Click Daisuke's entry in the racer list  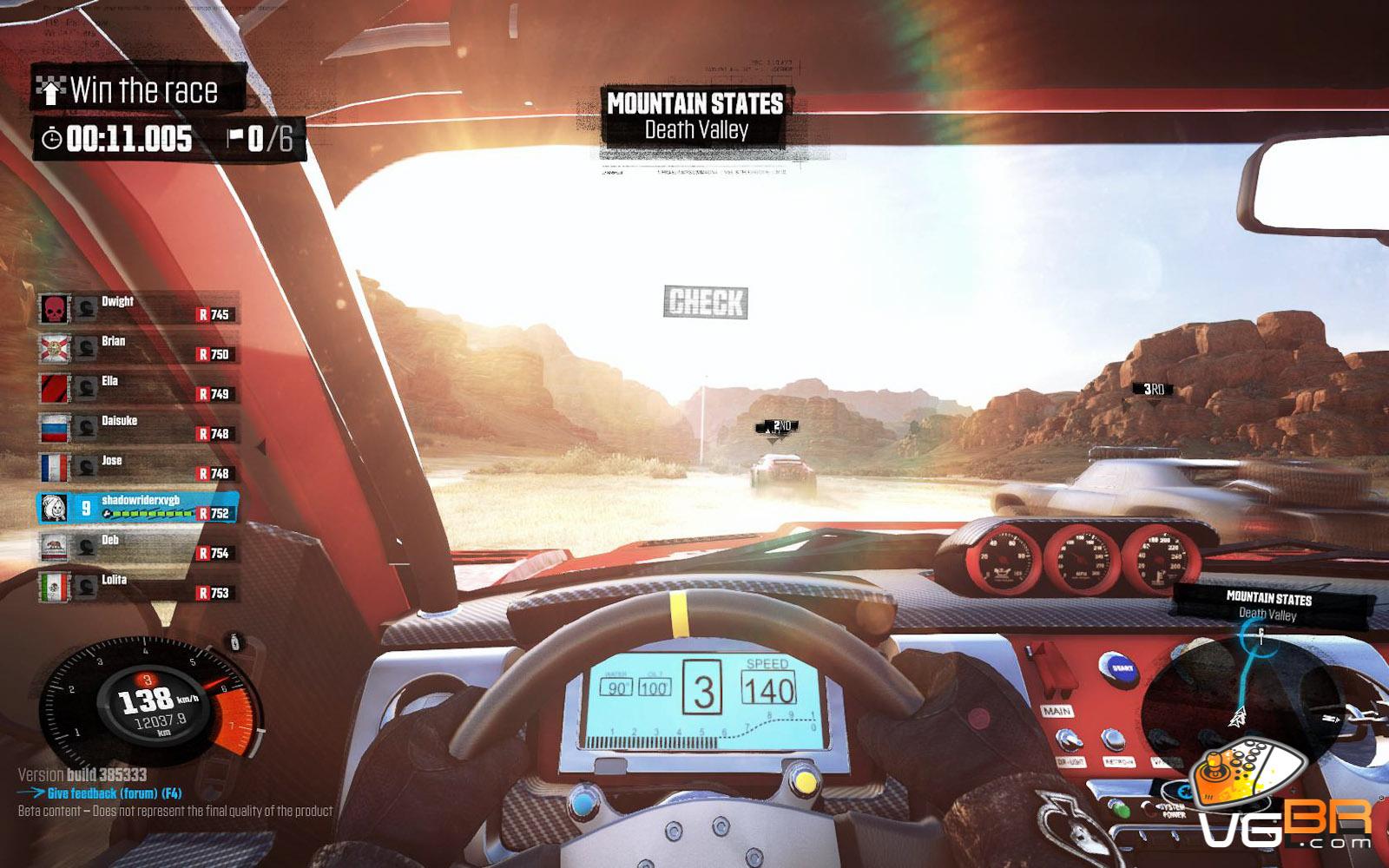coord(138,428)
